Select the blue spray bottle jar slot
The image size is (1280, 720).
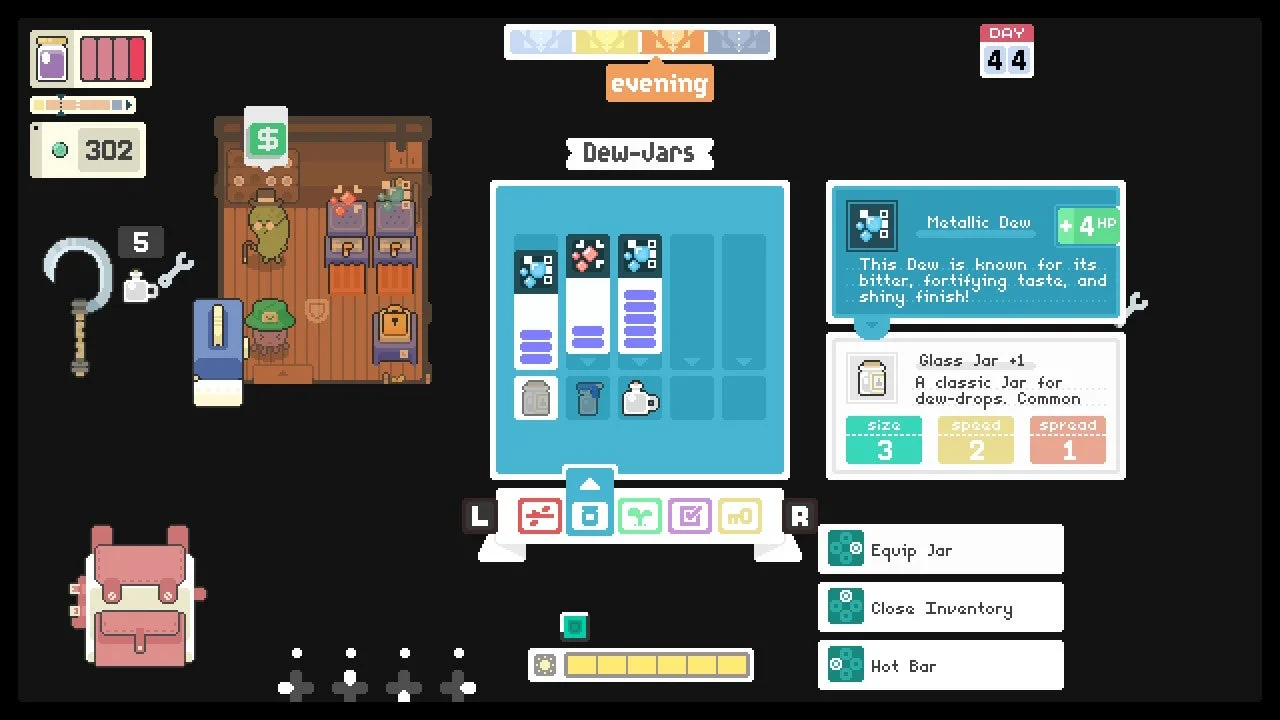[588, 398]
